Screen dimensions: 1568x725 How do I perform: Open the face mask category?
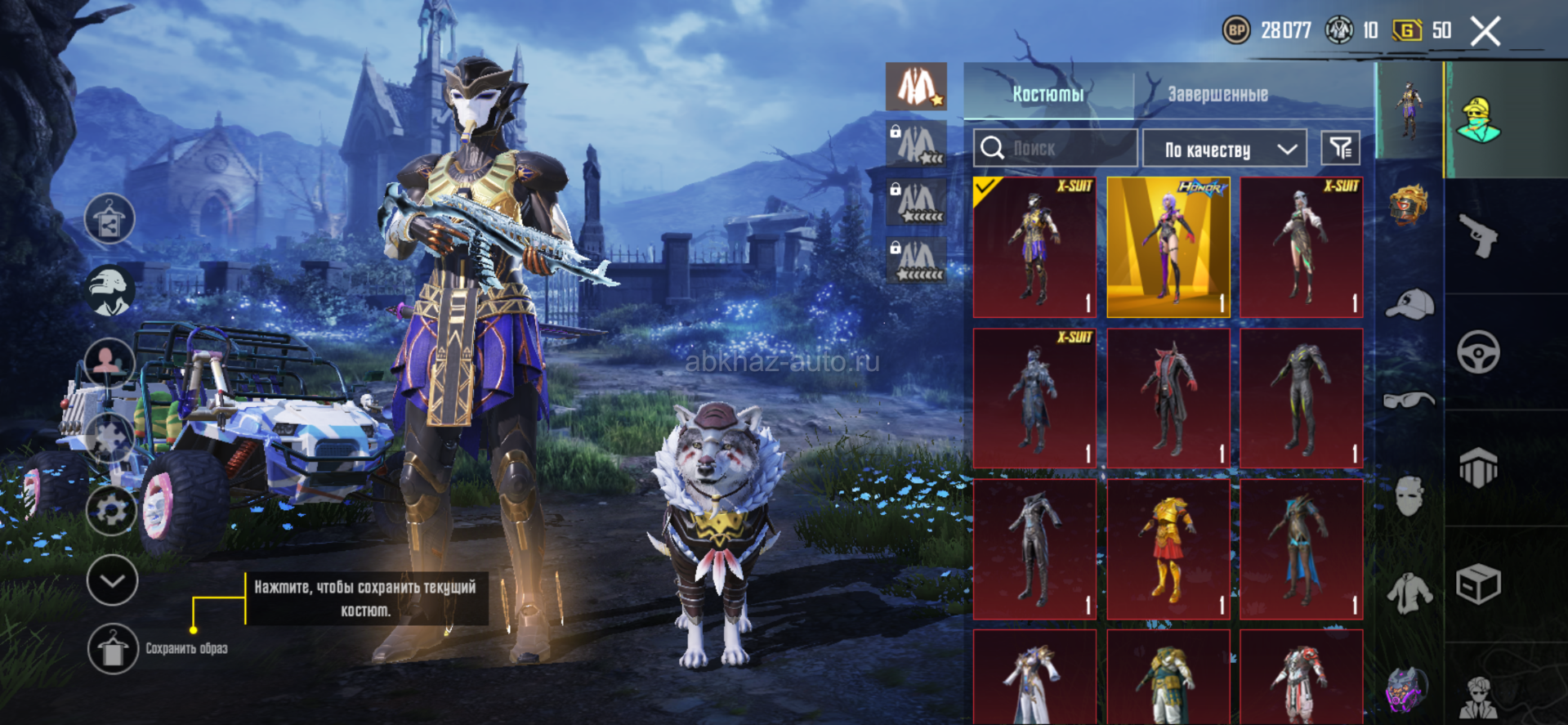coord(1409,496)
